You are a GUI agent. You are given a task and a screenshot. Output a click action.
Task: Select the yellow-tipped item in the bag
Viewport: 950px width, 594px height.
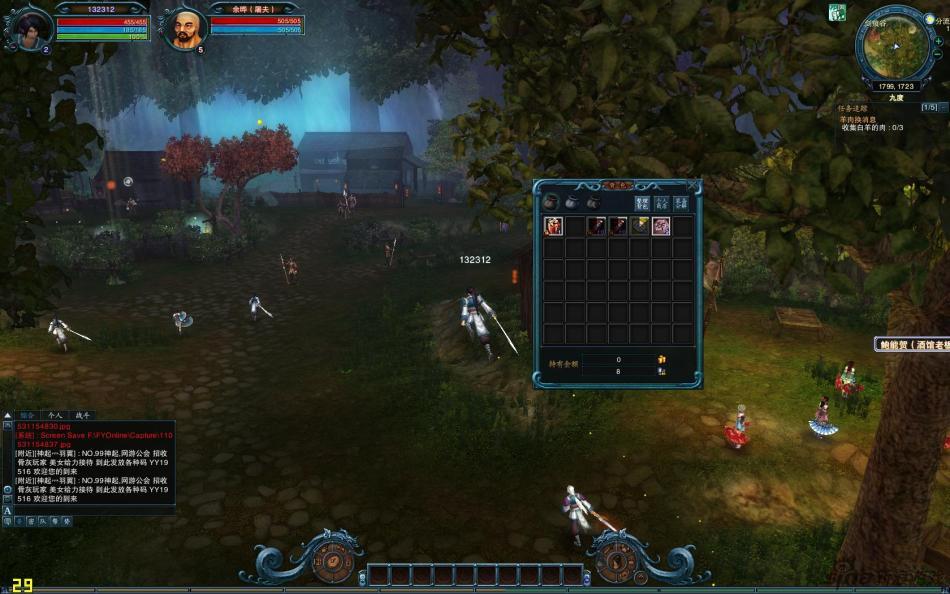pos(639,226)
